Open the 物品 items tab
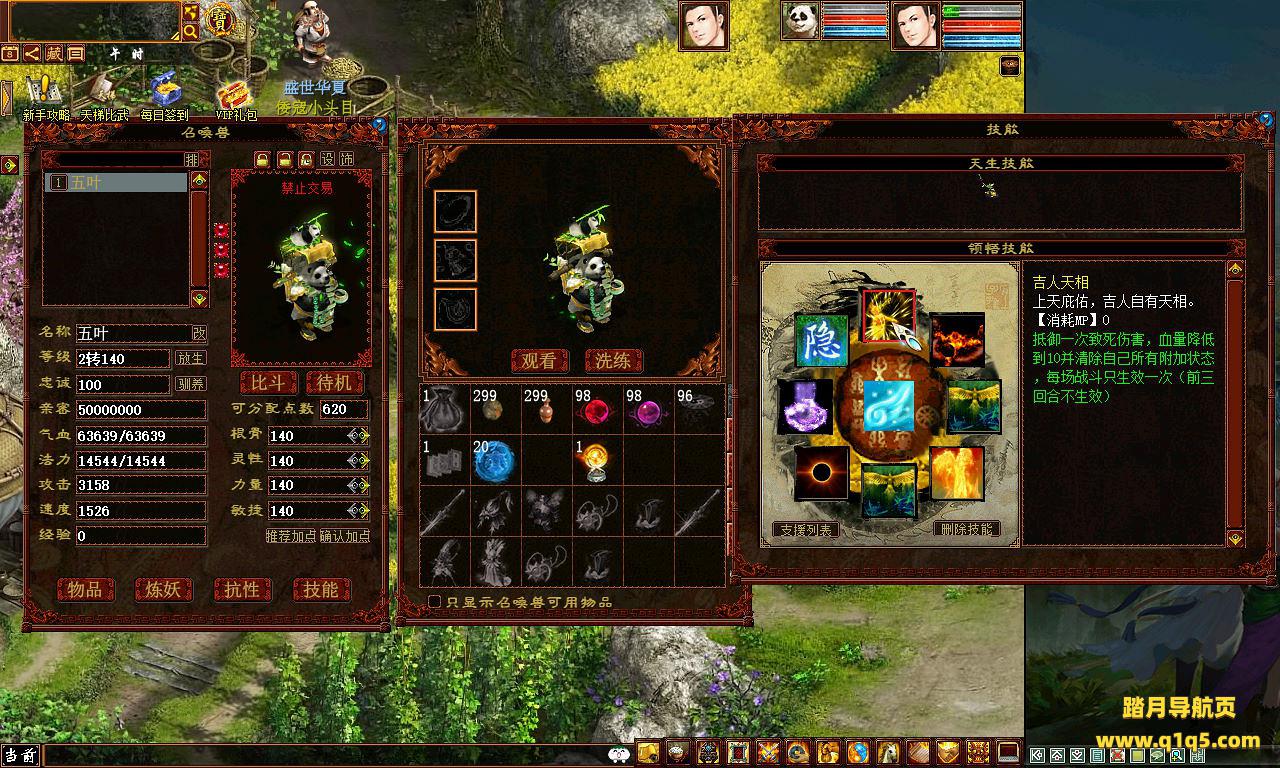The width and height of the screenshot is (1280, 768). [x=85, y=590]
